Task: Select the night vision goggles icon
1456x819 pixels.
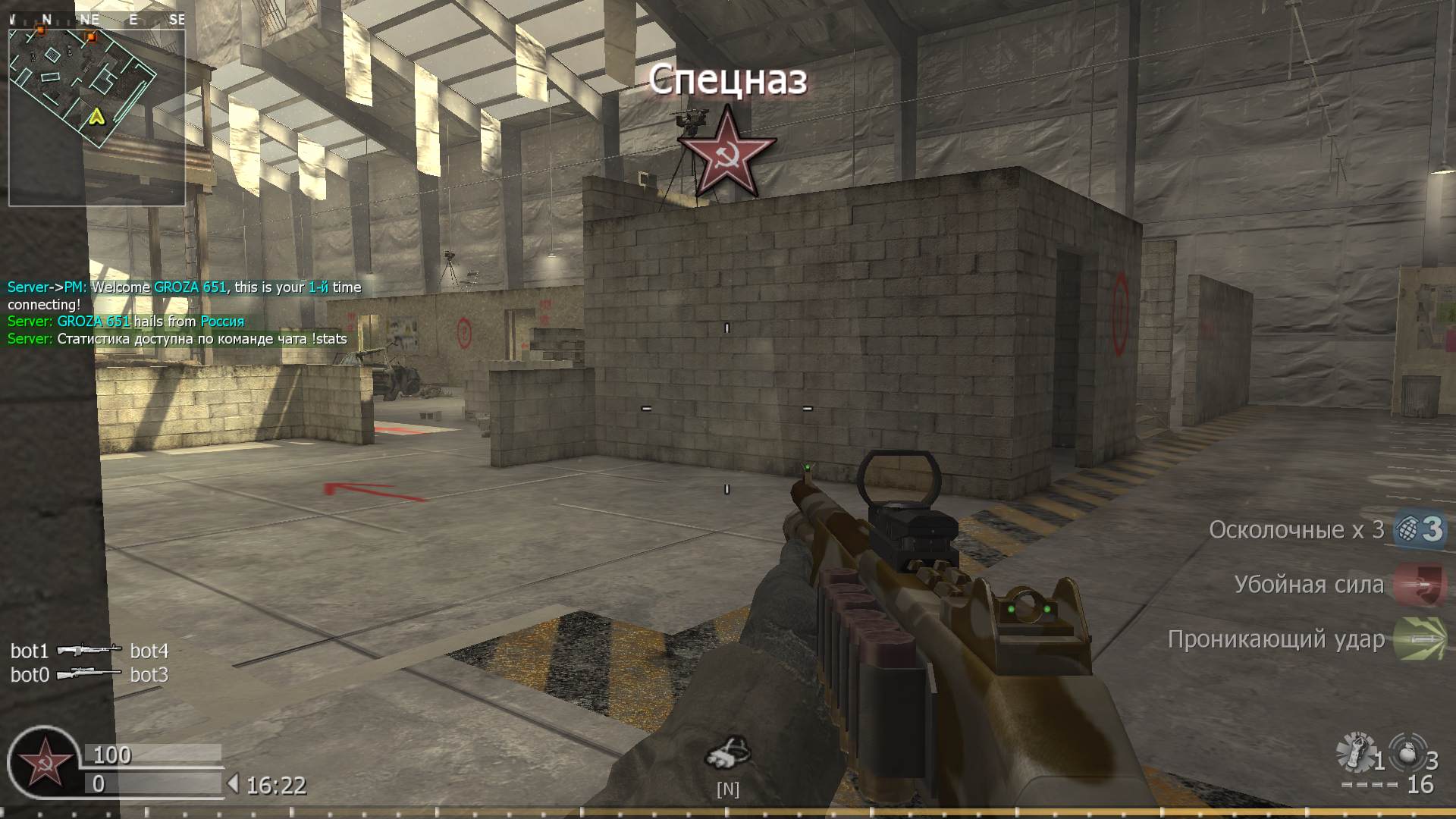Action: coord(727,752)
